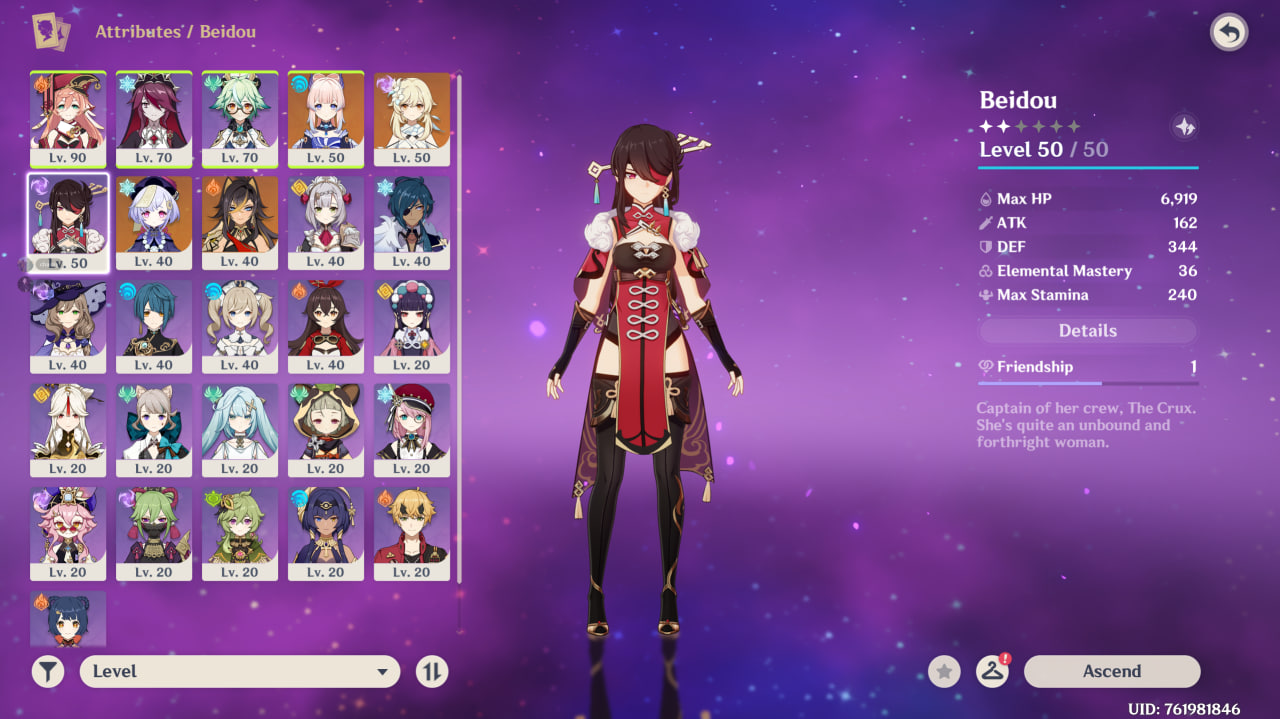Select Thoma's character portrait
Image resolution: width=1280 pixels, height=719 pixels.
tap(412, 533)
